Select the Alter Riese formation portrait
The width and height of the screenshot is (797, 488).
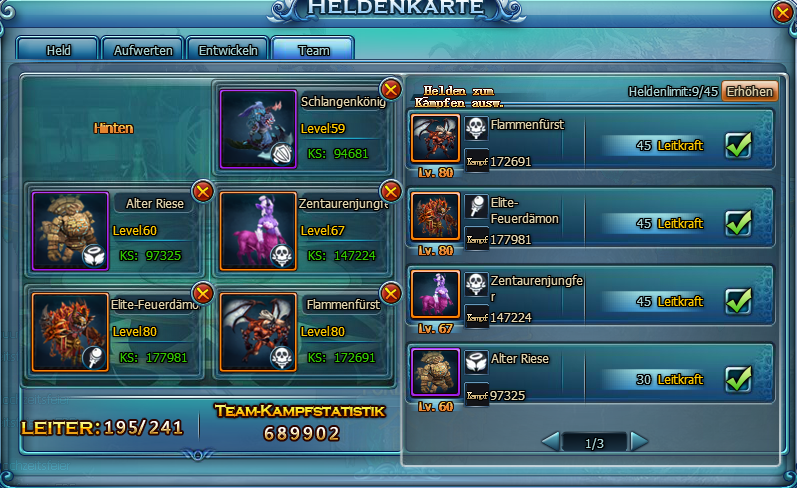coord(69,232)
